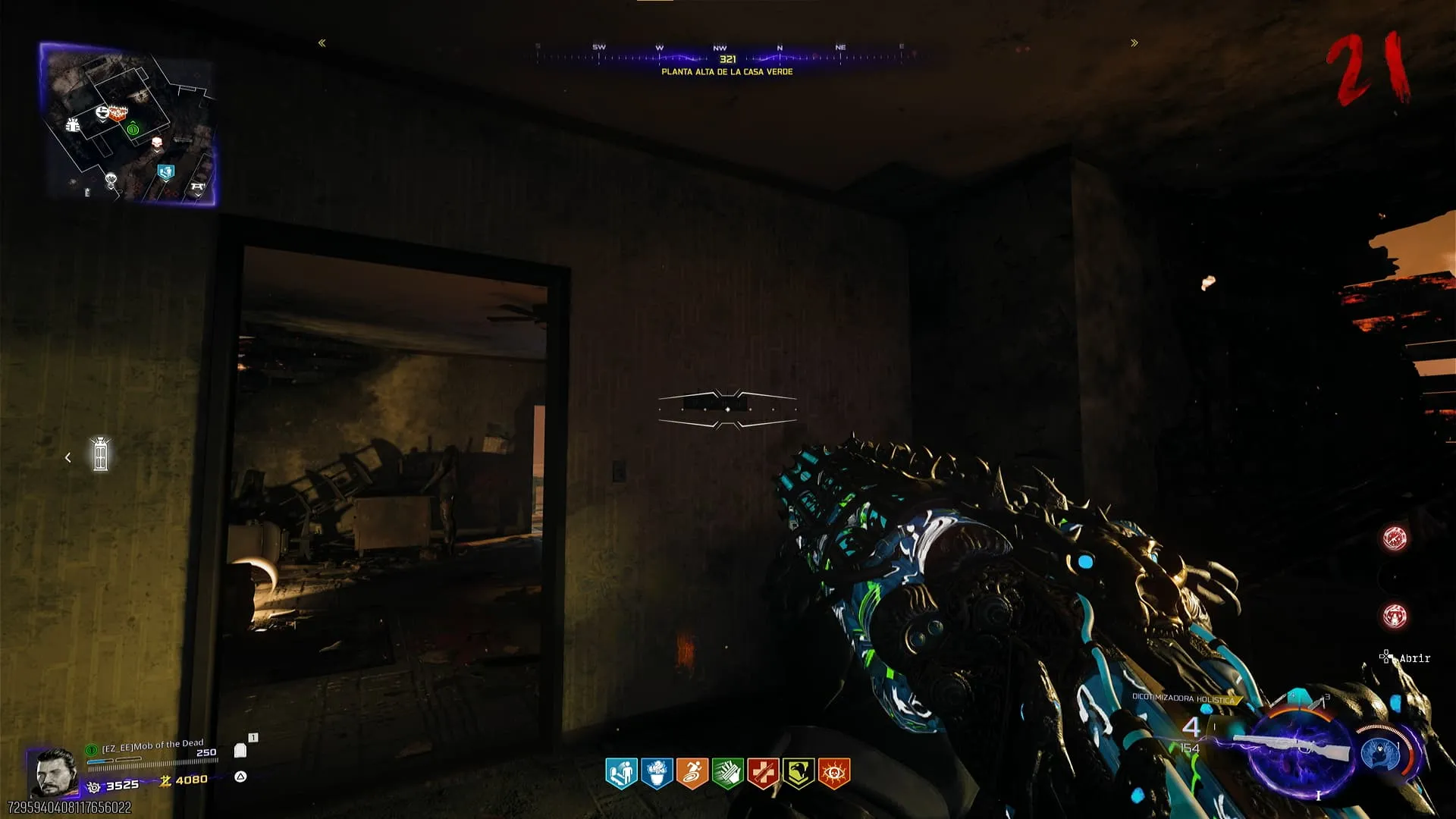Image resolution: width=1456 pixels, height=819 pixels.
Task: Click the equipped shotgun weapon icon
Action: pos(1293,747)
